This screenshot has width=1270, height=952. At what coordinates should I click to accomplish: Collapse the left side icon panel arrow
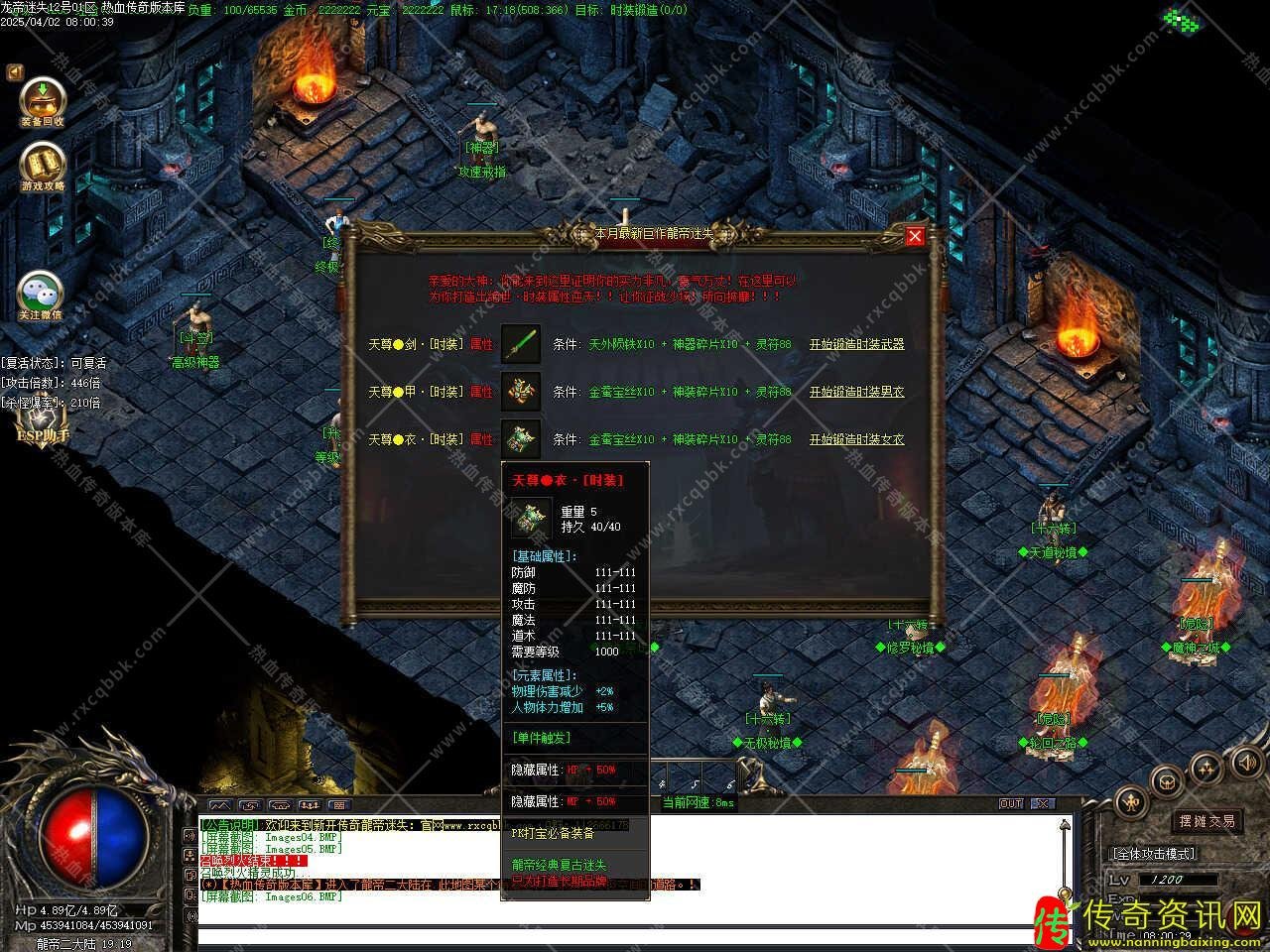pos(15,71)
